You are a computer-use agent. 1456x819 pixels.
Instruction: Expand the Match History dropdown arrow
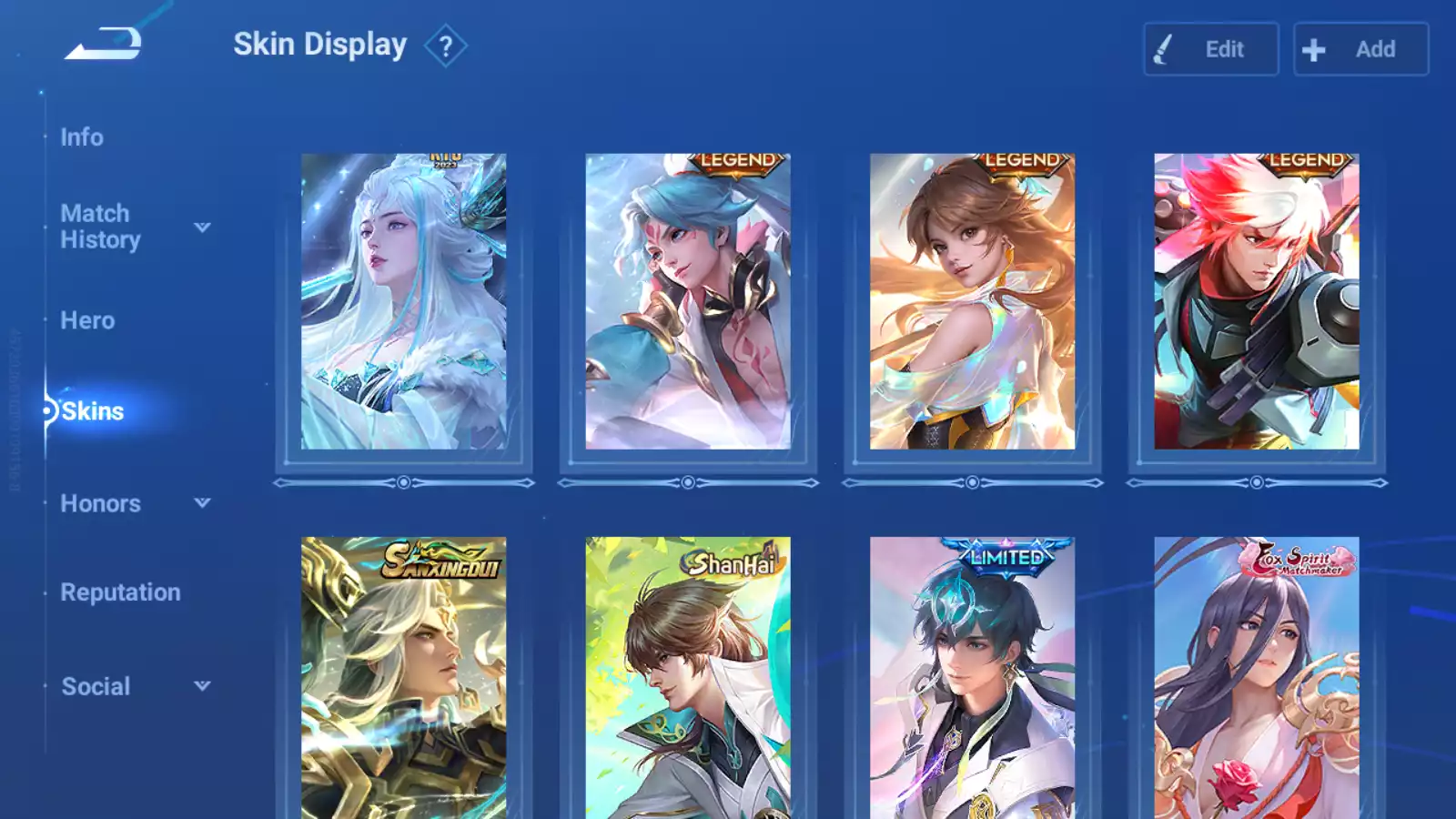(203, 227)
